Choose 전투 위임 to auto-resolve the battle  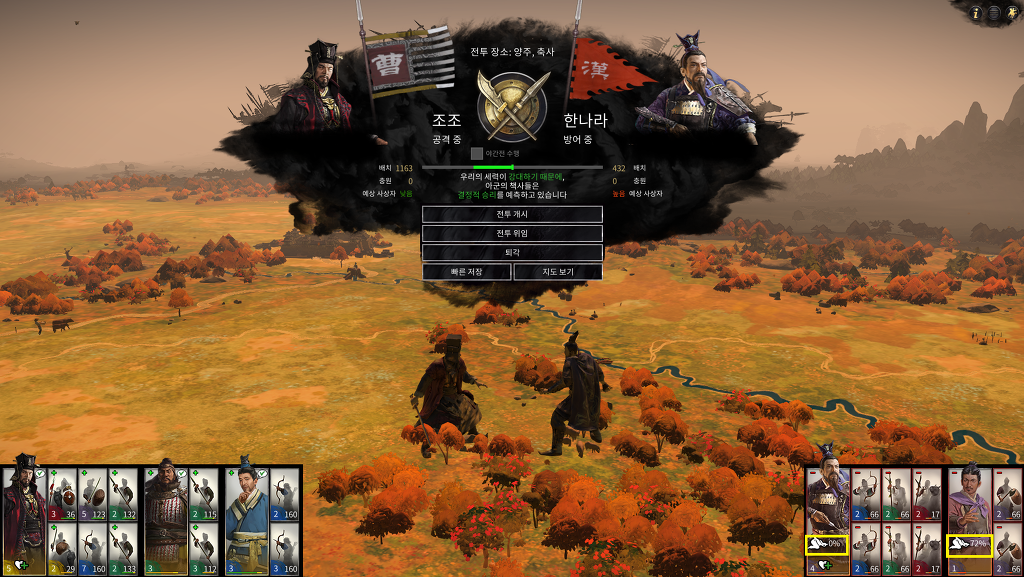512,233
